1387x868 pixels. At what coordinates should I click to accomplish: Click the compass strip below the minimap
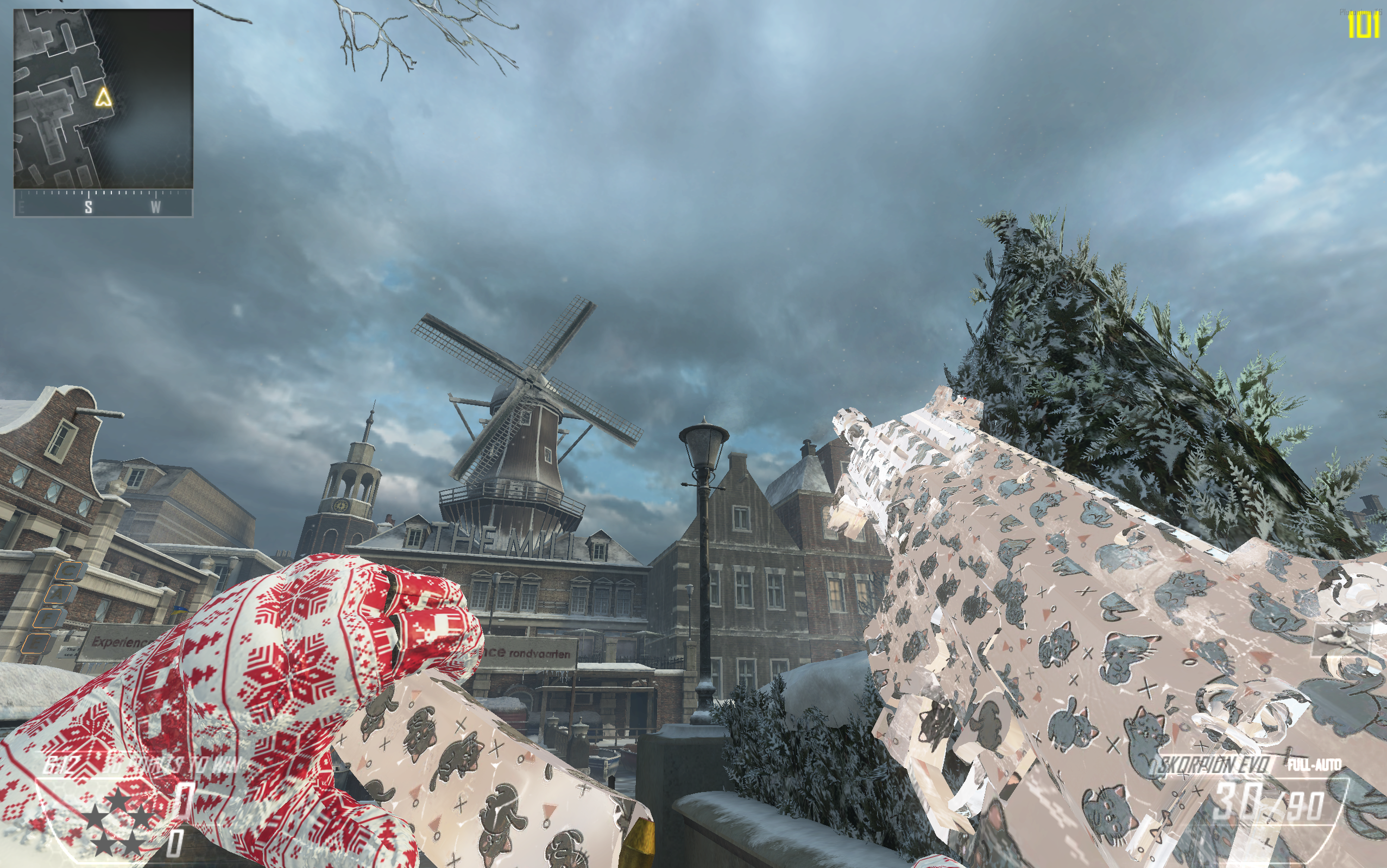(103, 204)
